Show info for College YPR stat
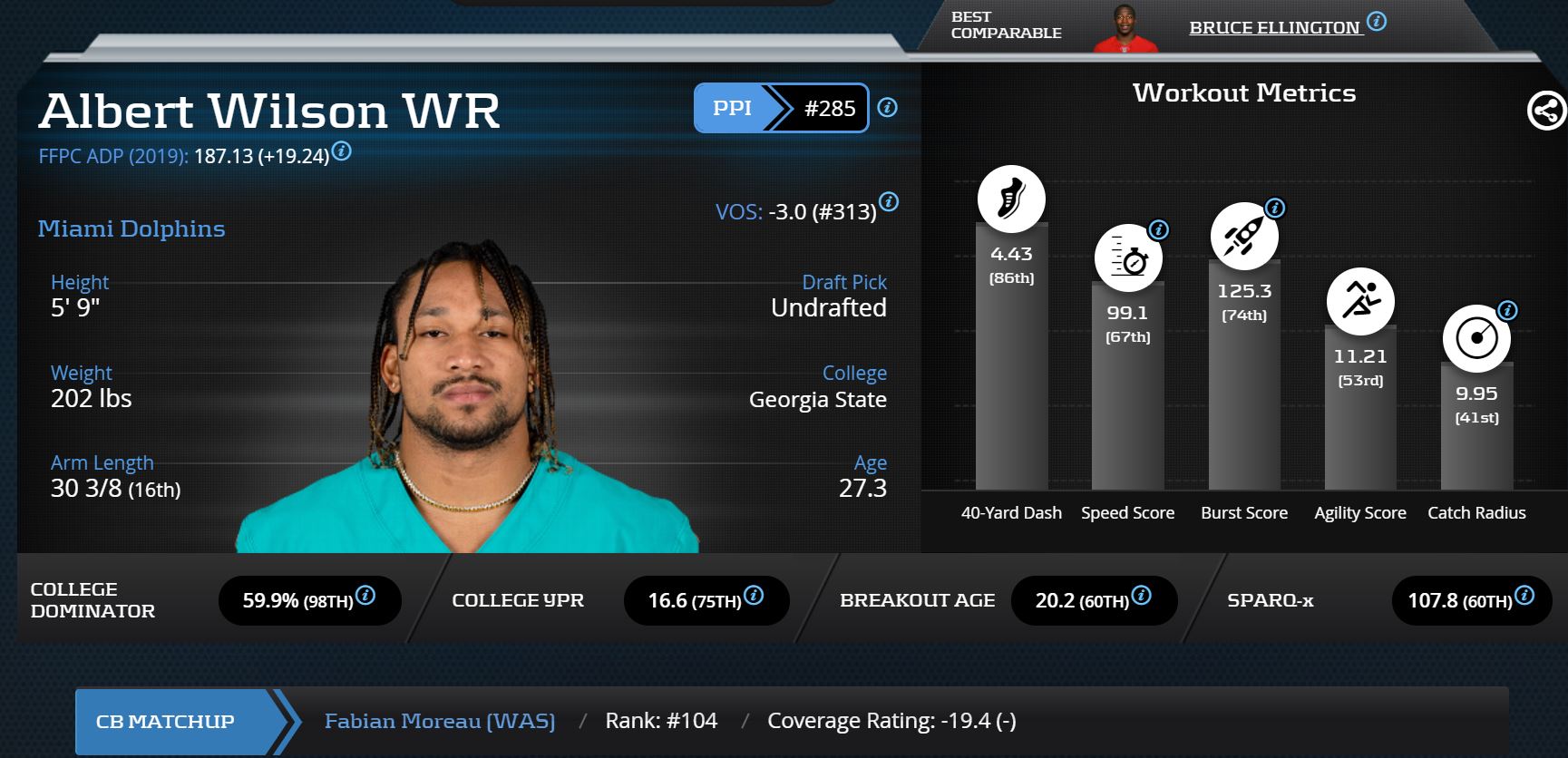The width and height of the screenshot is (1568, 758). [754, 596]
